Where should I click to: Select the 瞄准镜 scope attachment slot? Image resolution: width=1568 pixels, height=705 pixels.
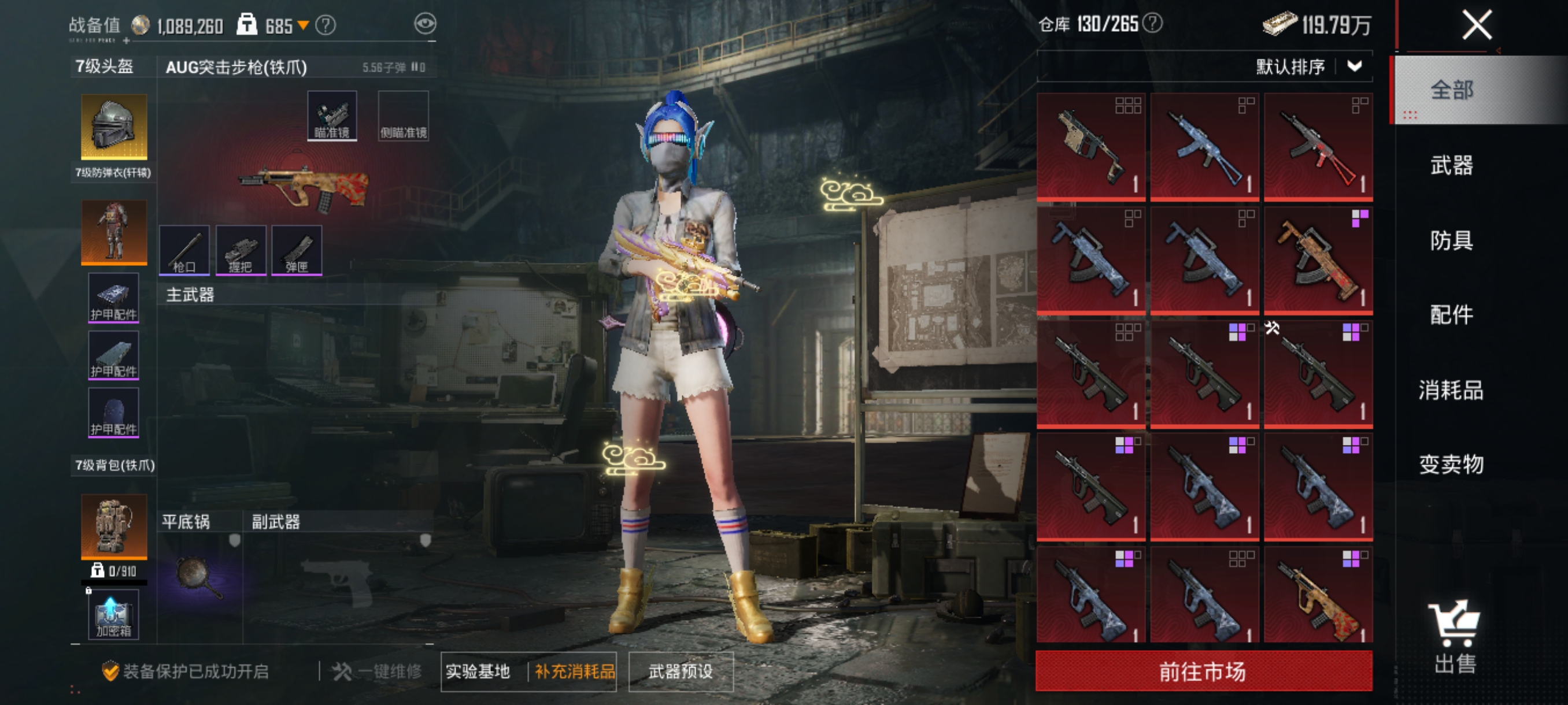pyautogui.click(x=332, y=116)
